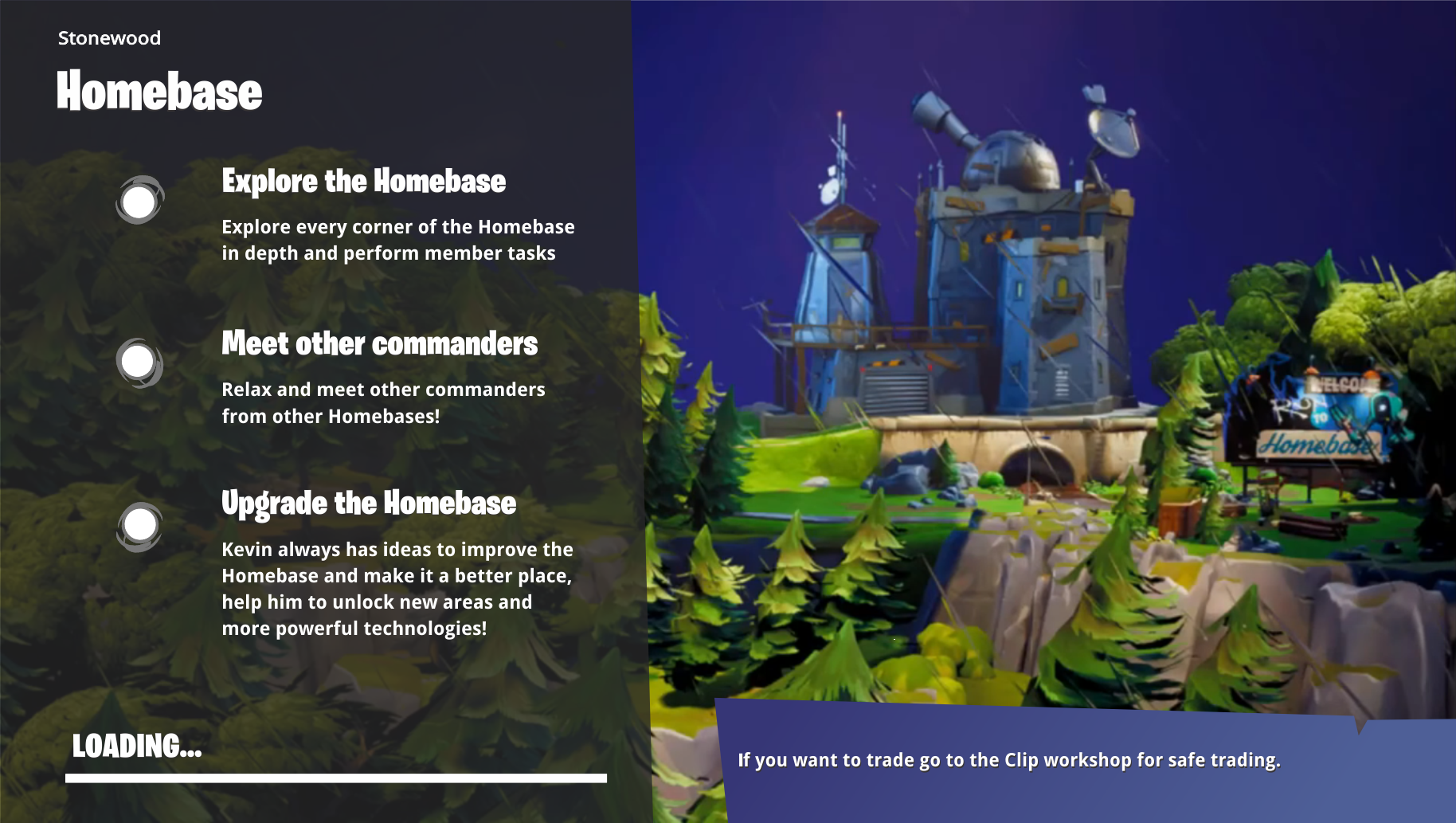Open the Stonewood zone label
The image size is (1456, 823).
click(x=108, y=37)
